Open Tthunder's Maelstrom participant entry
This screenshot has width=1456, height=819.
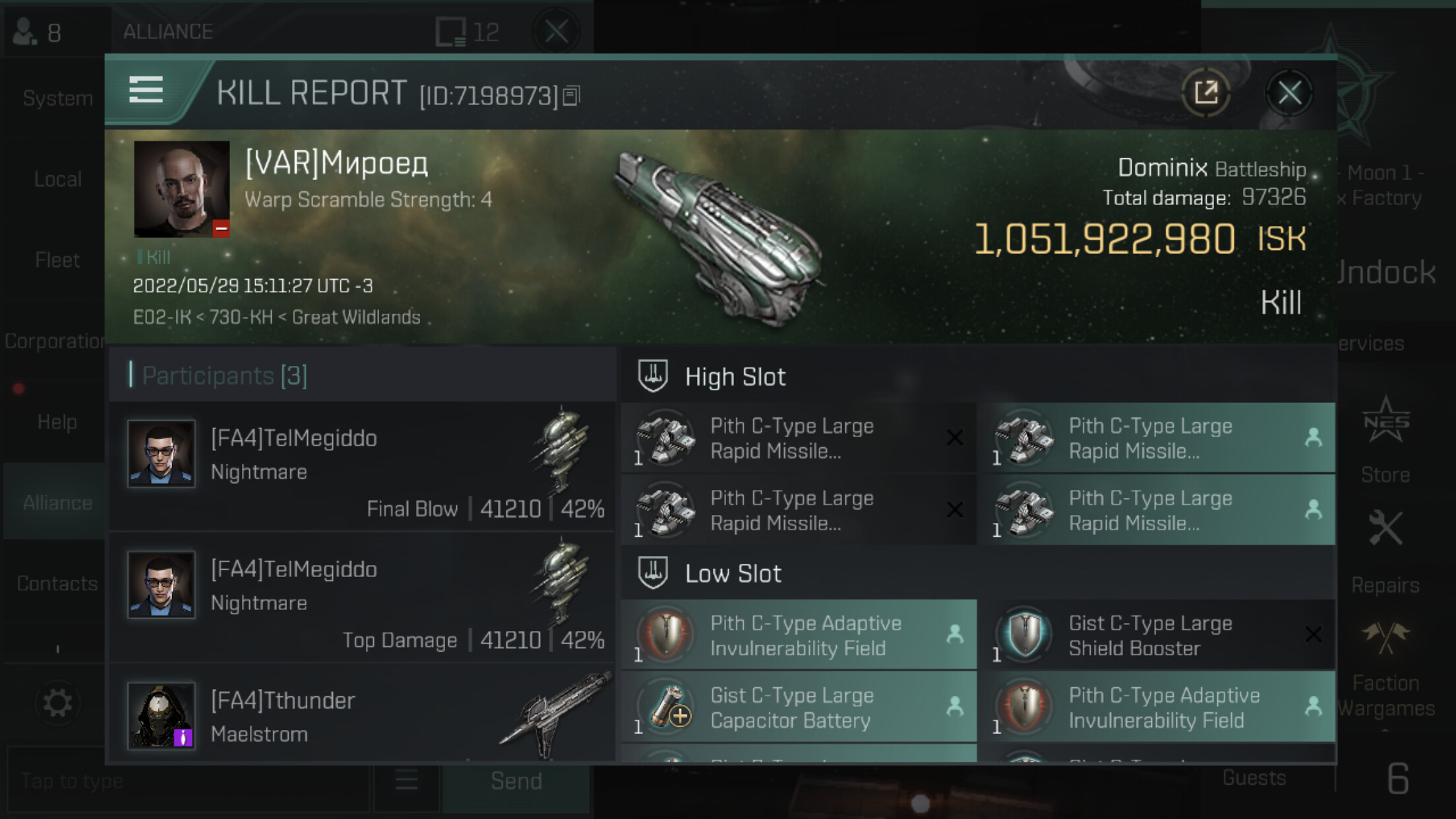[363, 715]
